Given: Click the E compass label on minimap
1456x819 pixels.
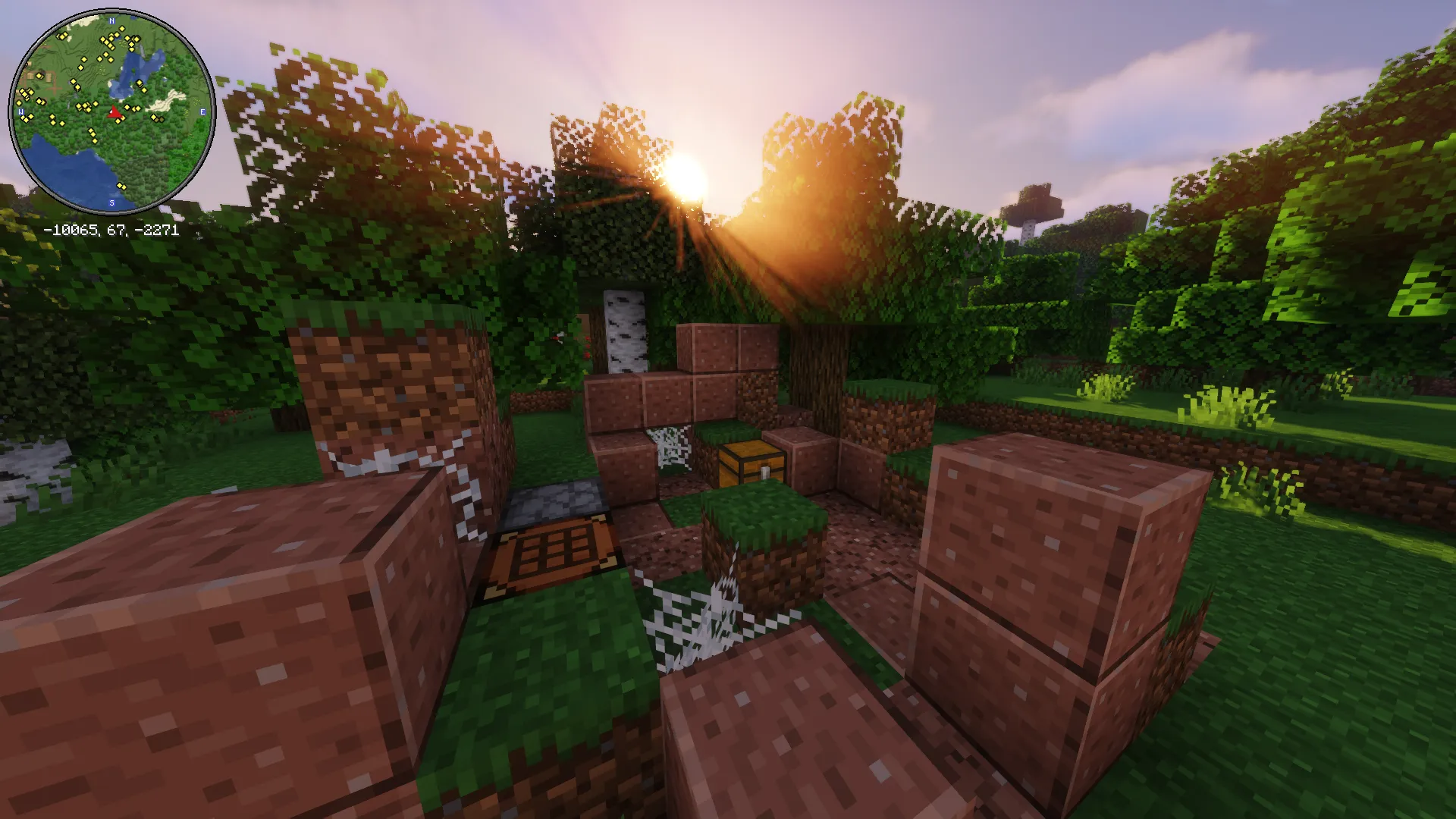Looking at the screenshot, I should point(202,111).
